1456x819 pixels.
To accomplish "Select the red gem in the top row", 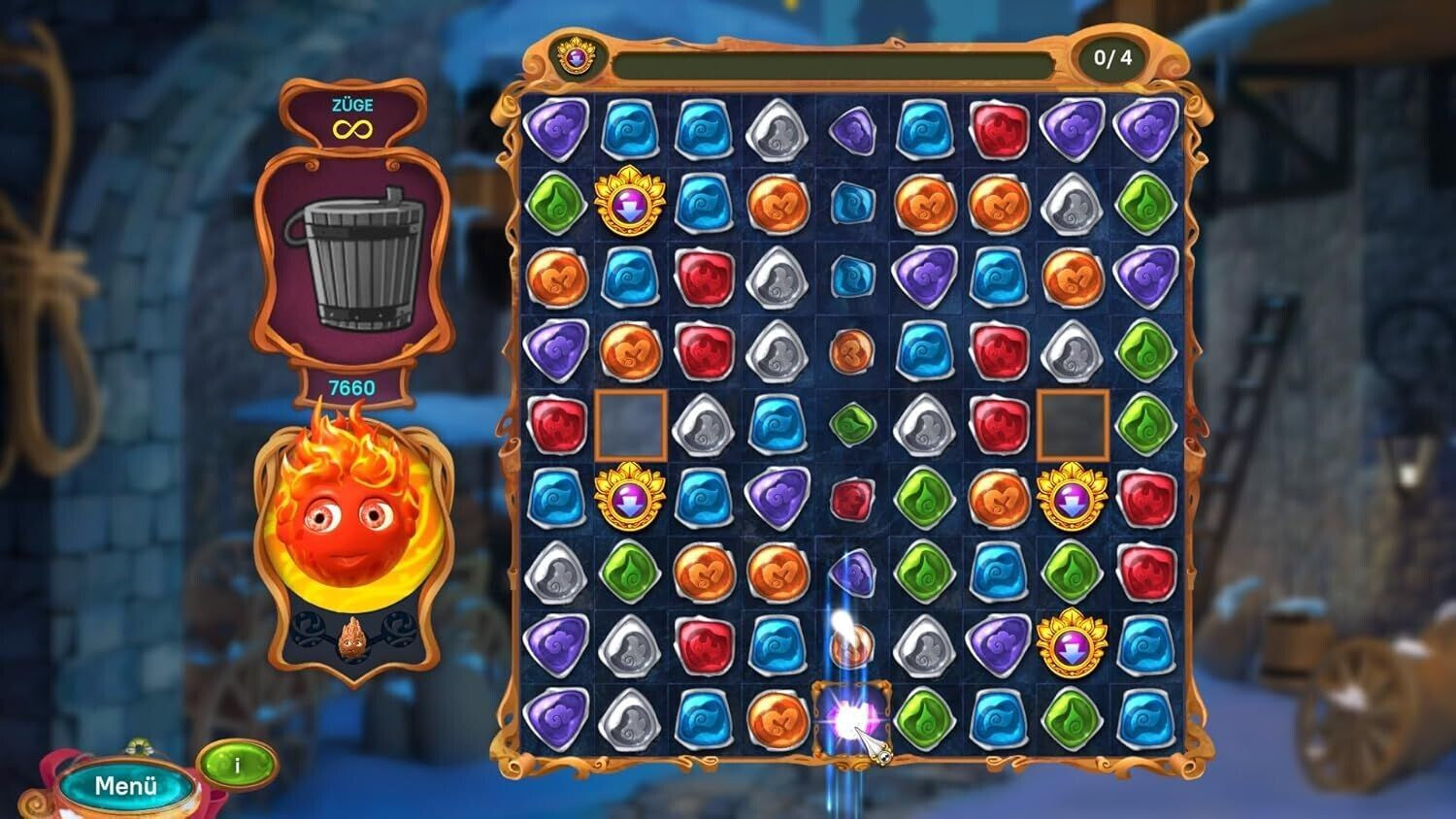I will pos(999,131).
